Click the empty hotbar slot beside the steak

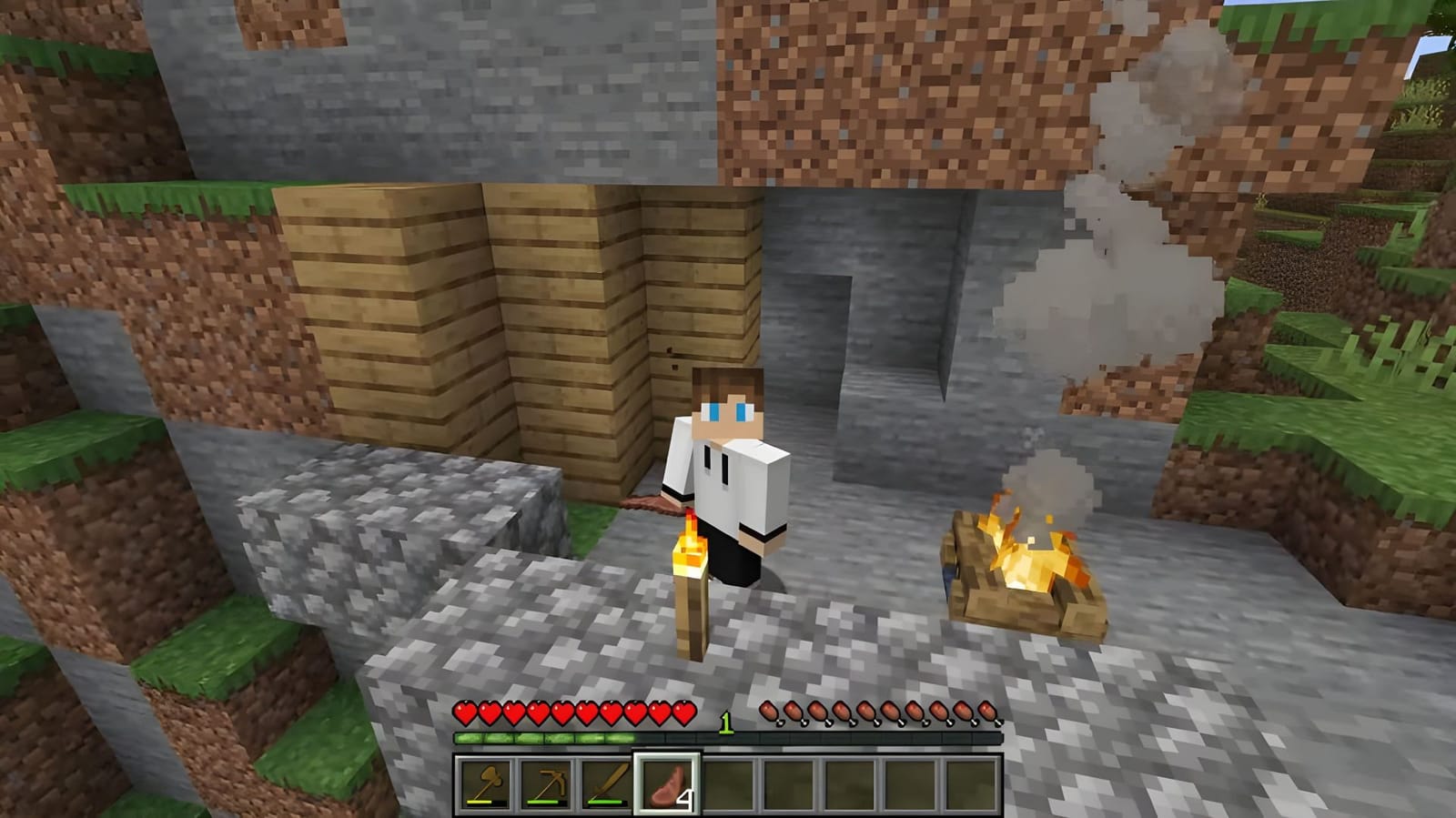point(728,784)
